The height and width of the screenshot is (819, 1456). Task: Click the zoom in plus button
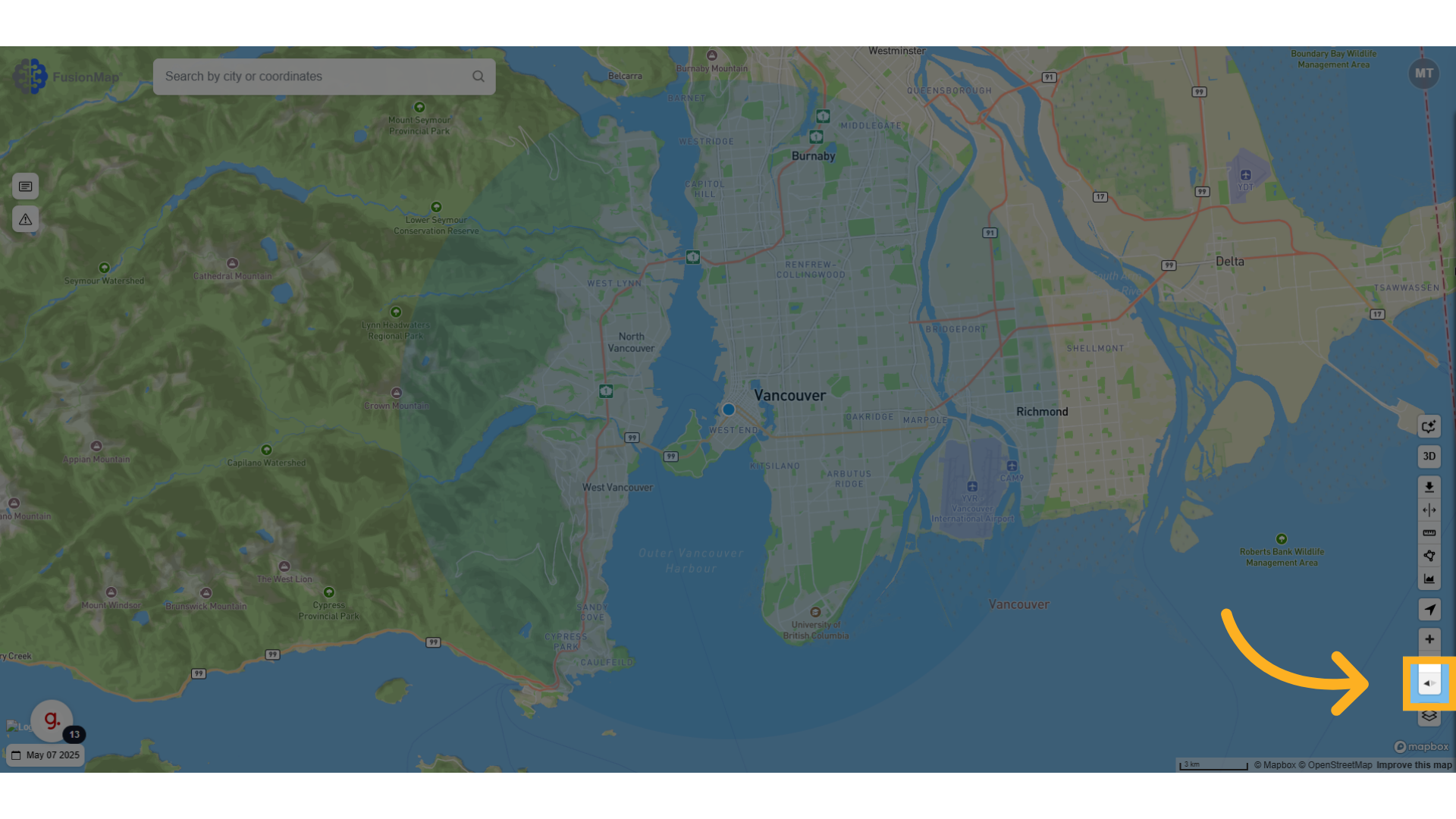[1429, 639]
